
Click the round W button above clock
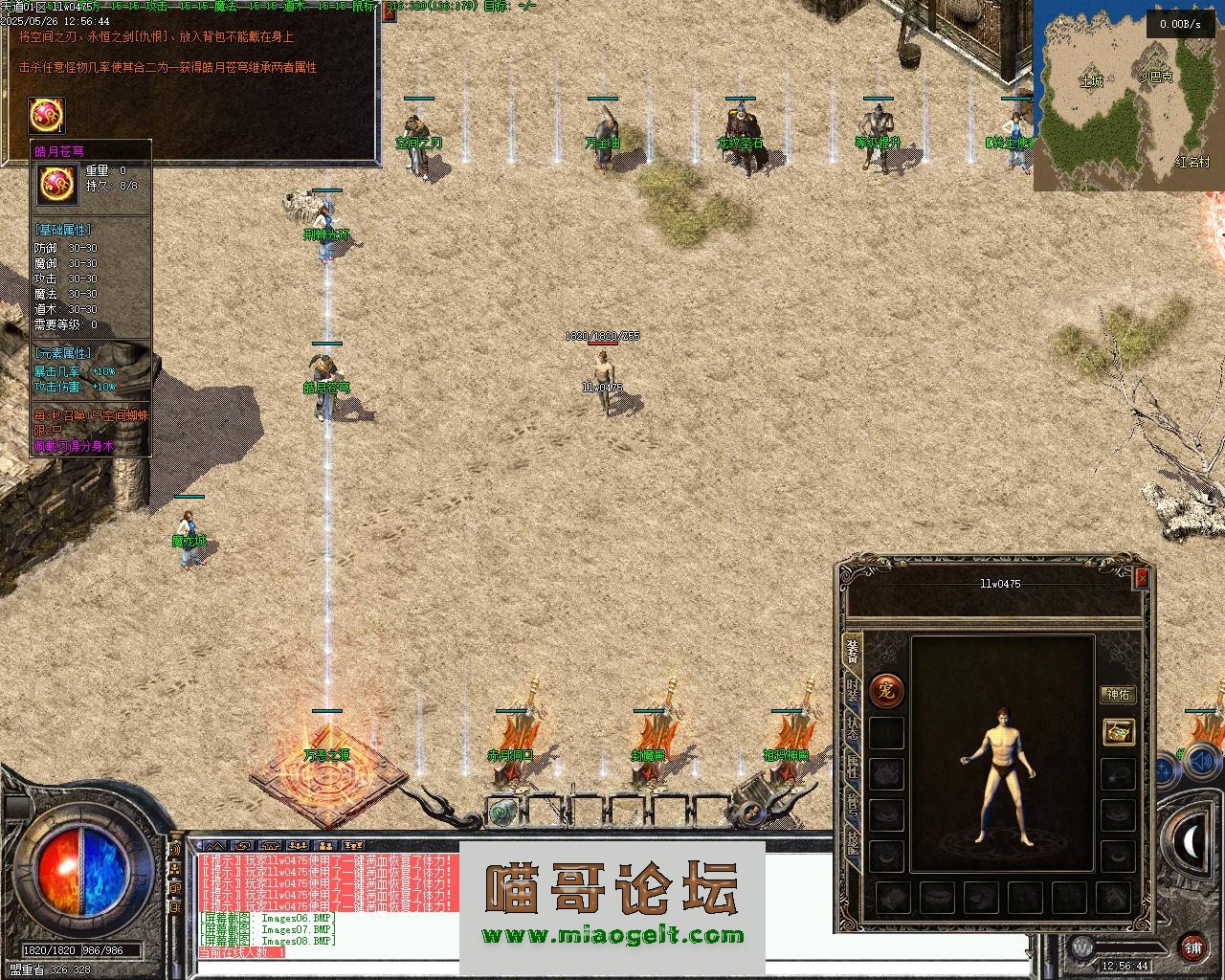coord(1081,947)
